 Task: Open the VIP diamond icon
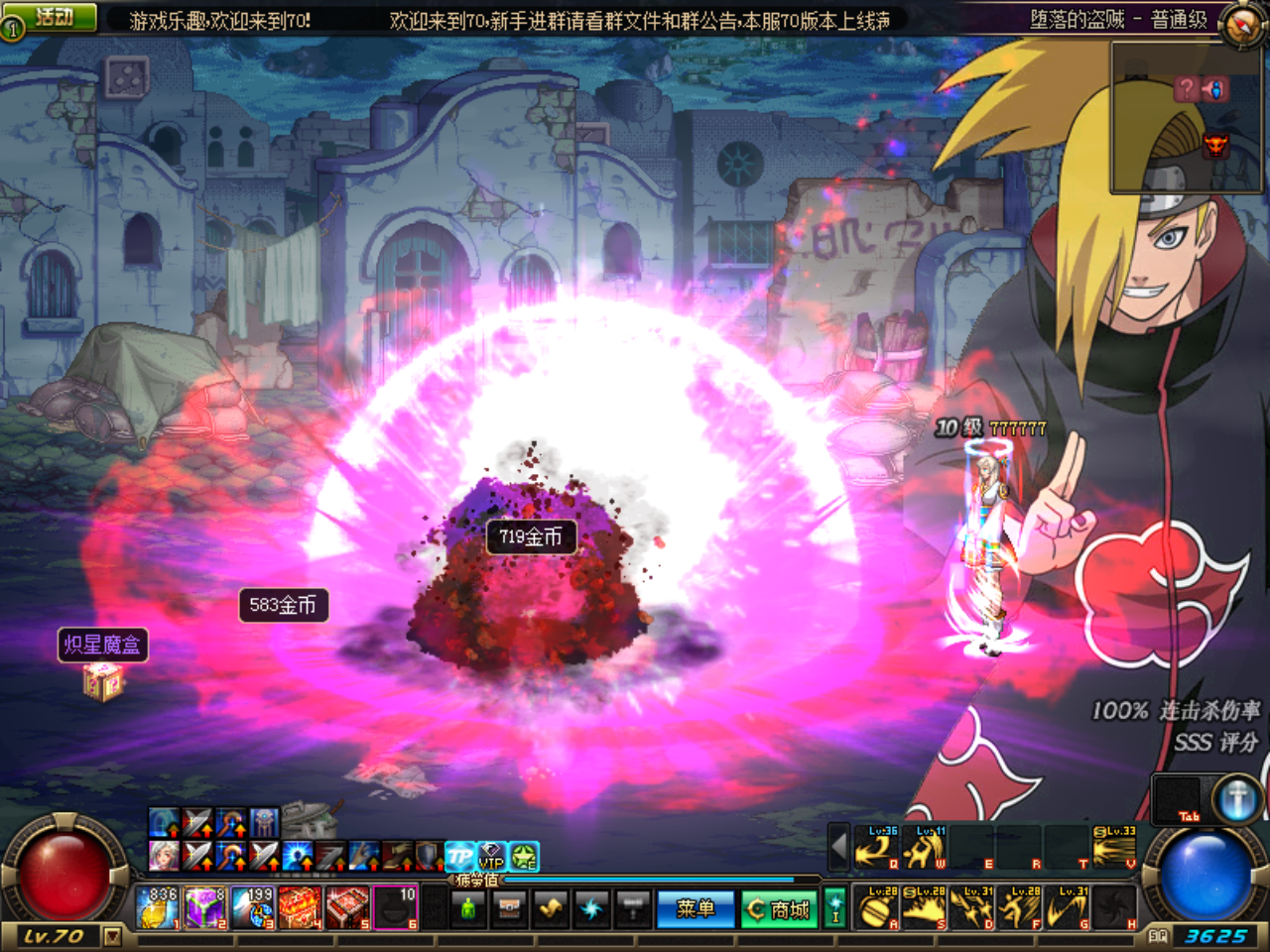point(492,856)
